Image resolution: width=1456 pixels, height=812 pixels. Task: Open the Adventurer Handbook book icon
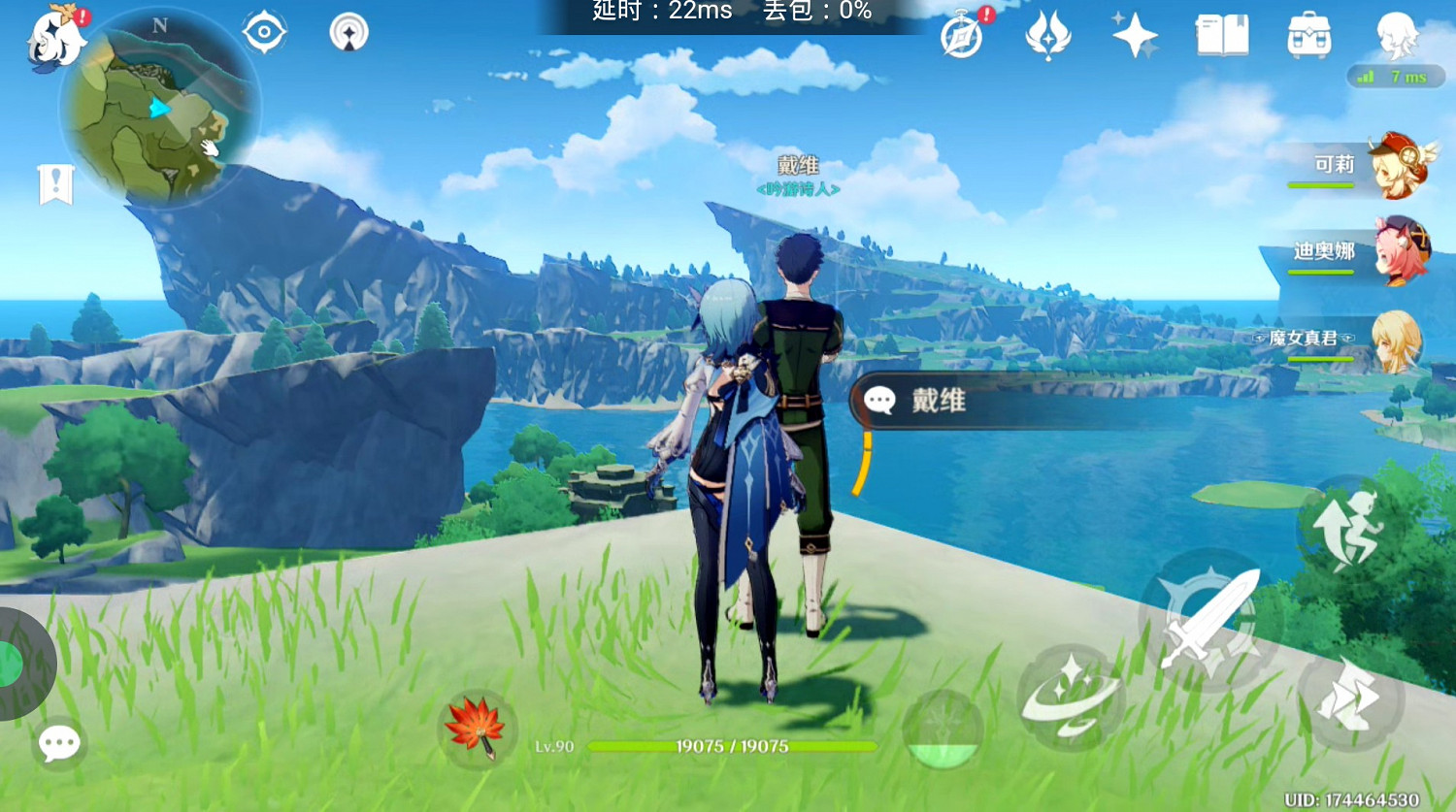1220,37
